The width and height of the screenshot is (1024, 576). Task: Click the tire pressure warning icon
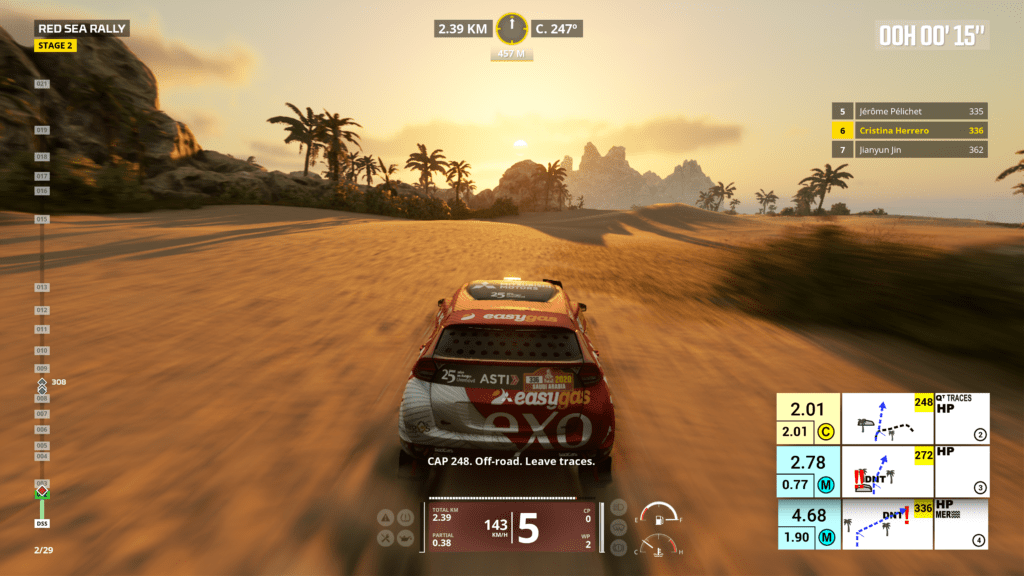(x=405, y=518)
